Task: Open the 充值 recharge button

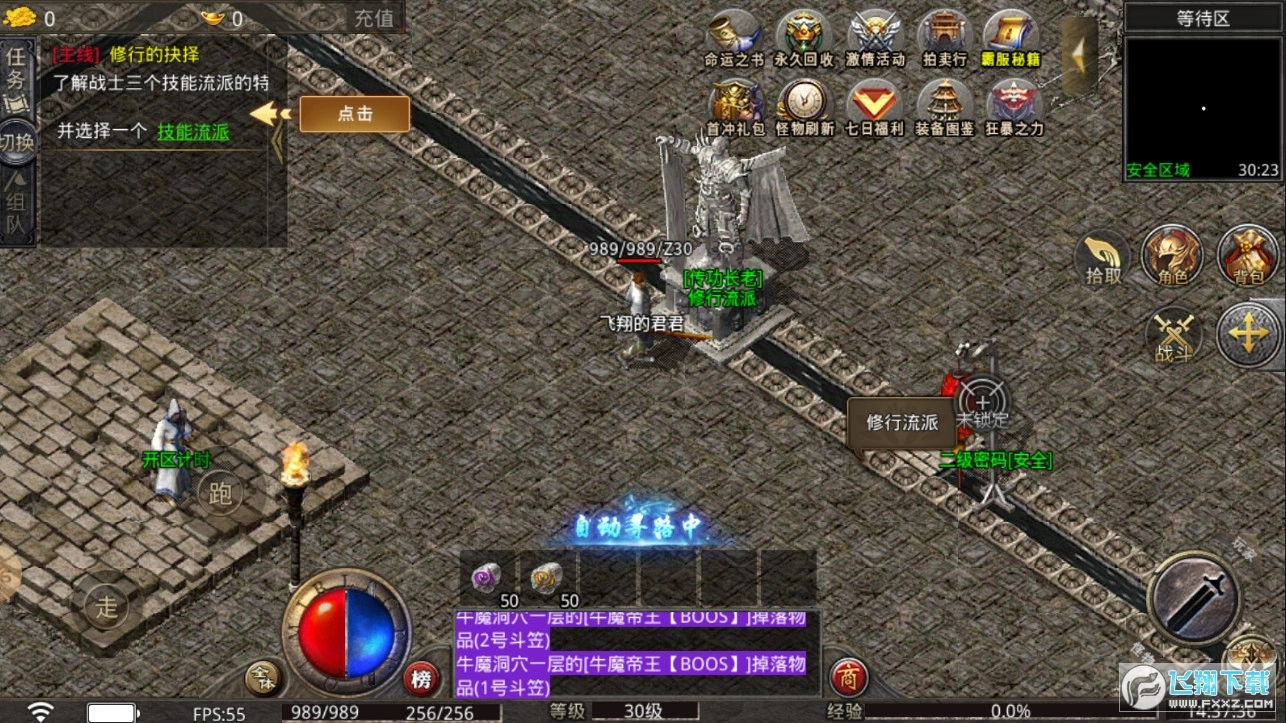Action: point(374,18)
